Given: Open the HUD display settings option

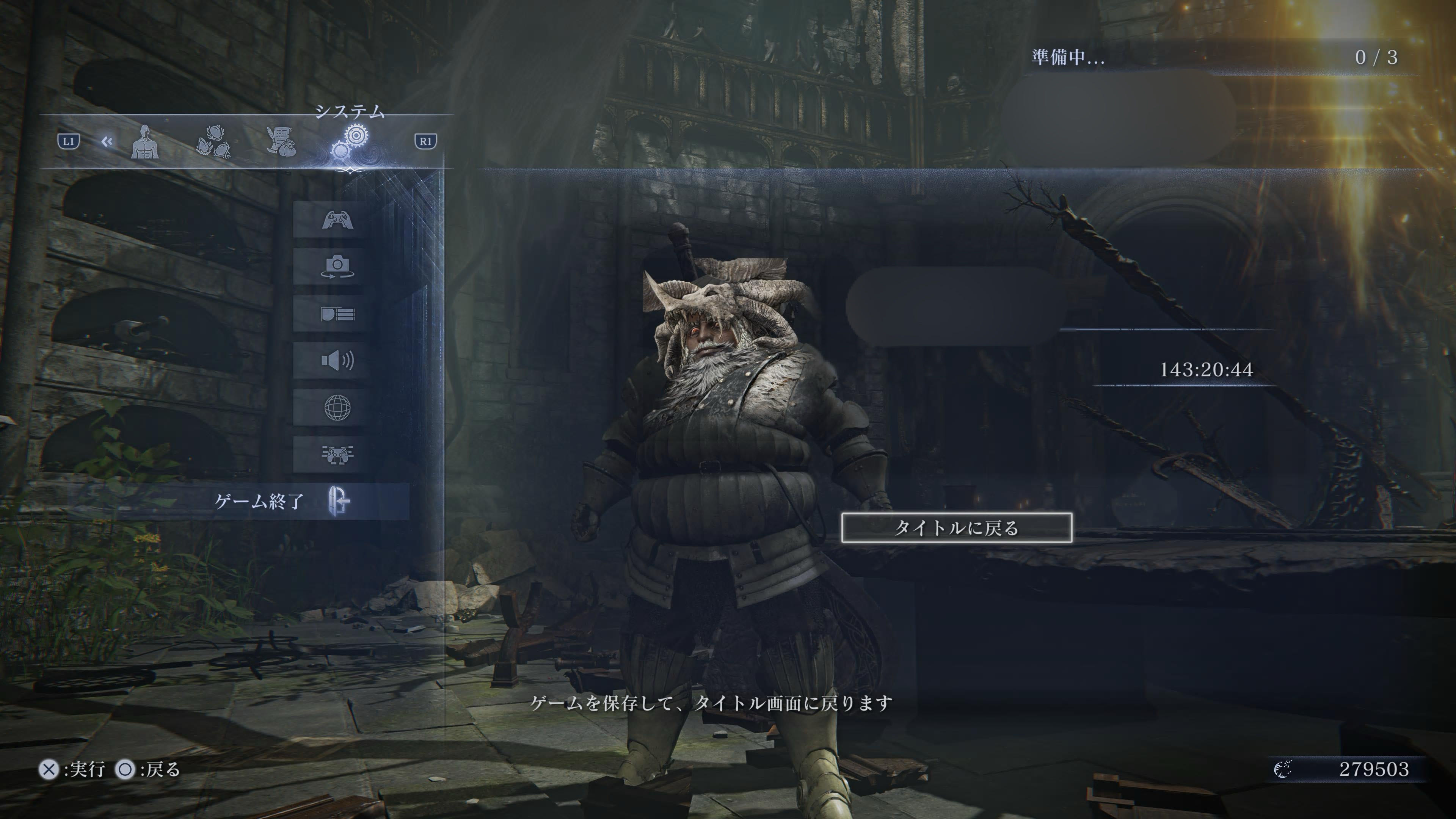Looking at the screenshot, I should [337, 314].
